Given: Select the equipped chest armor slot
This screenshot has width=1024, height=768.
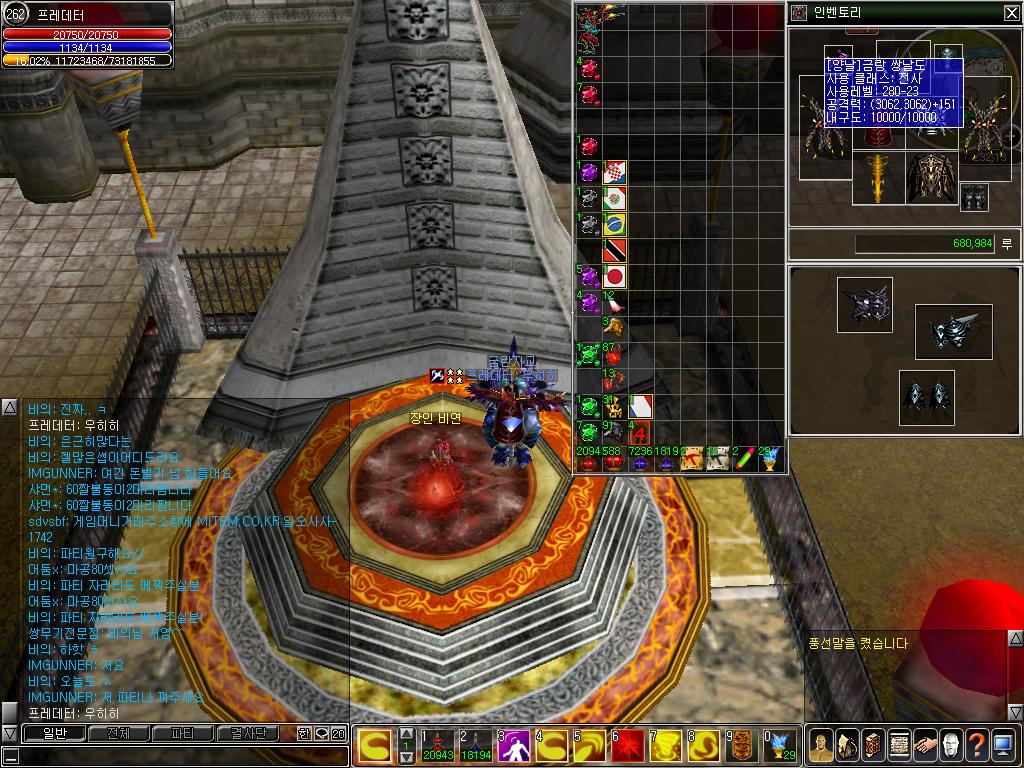Looking at the screenshot, I should click(930, 177).
